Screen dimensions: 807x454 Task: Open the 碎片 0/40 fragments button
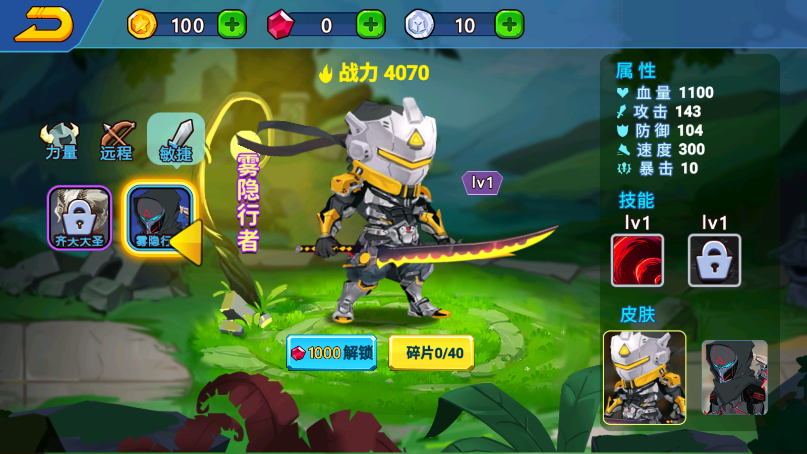[x=431, y=353]
